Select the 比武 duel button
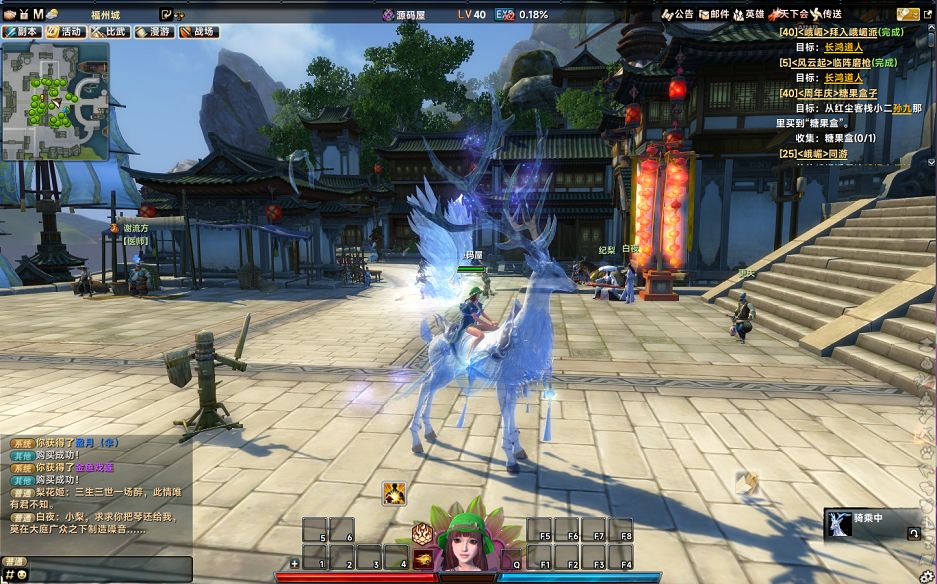 (x=109, y=32)
